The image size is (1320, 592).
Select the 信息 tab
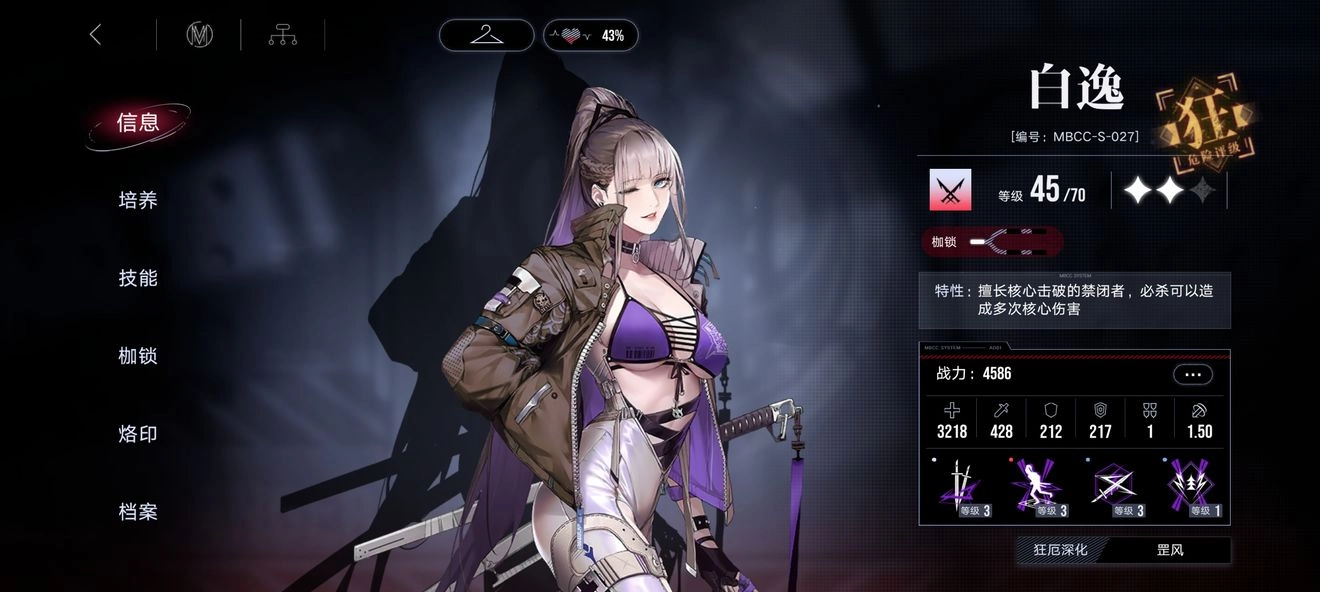(138, 123)
